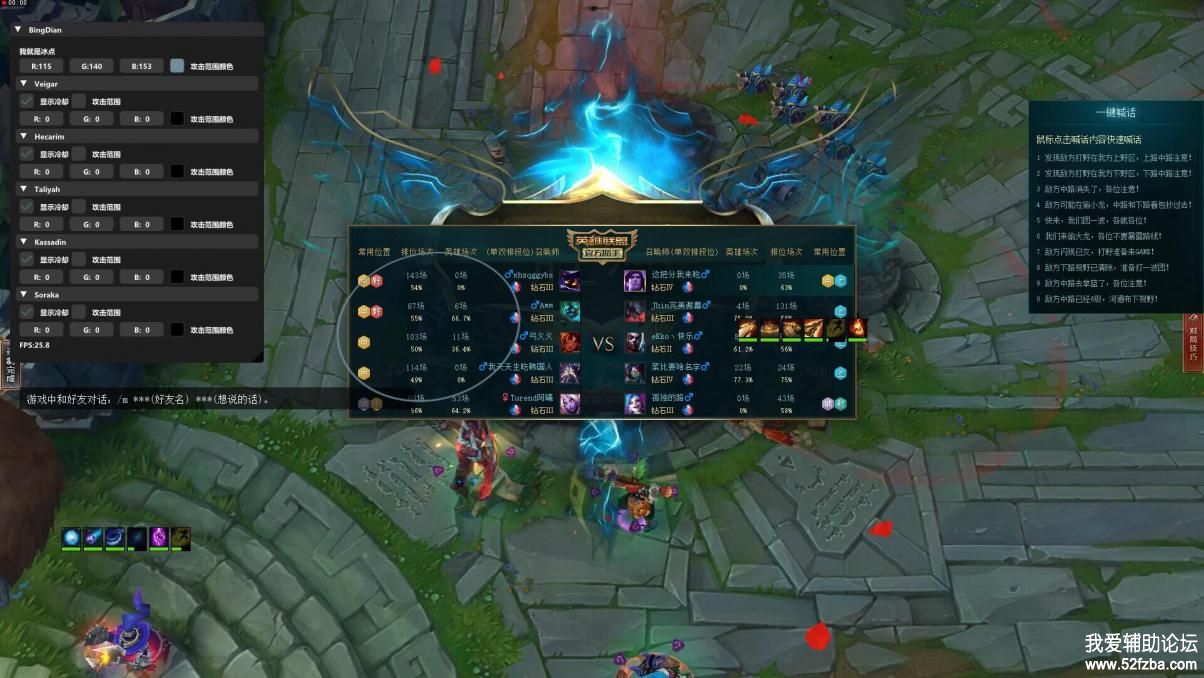This screenshot has width=1204, height=678.
Task: Click Turend阿曦's champion portrait
Action: click(x=569, y=404)
